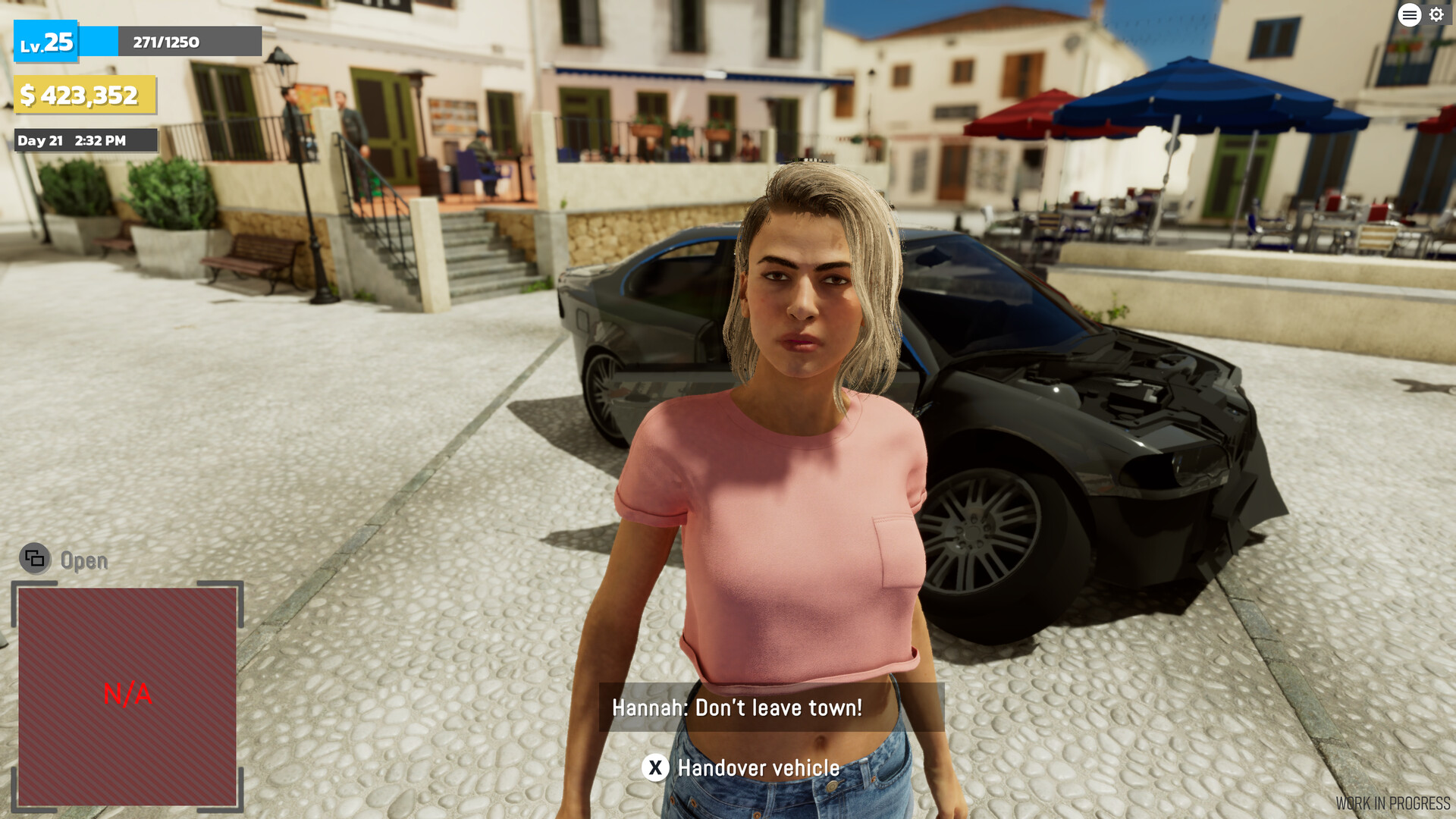Click the 271/1250 experience counter text
The height and width of the screenshot is (819, 1456).
click(165, 42)
